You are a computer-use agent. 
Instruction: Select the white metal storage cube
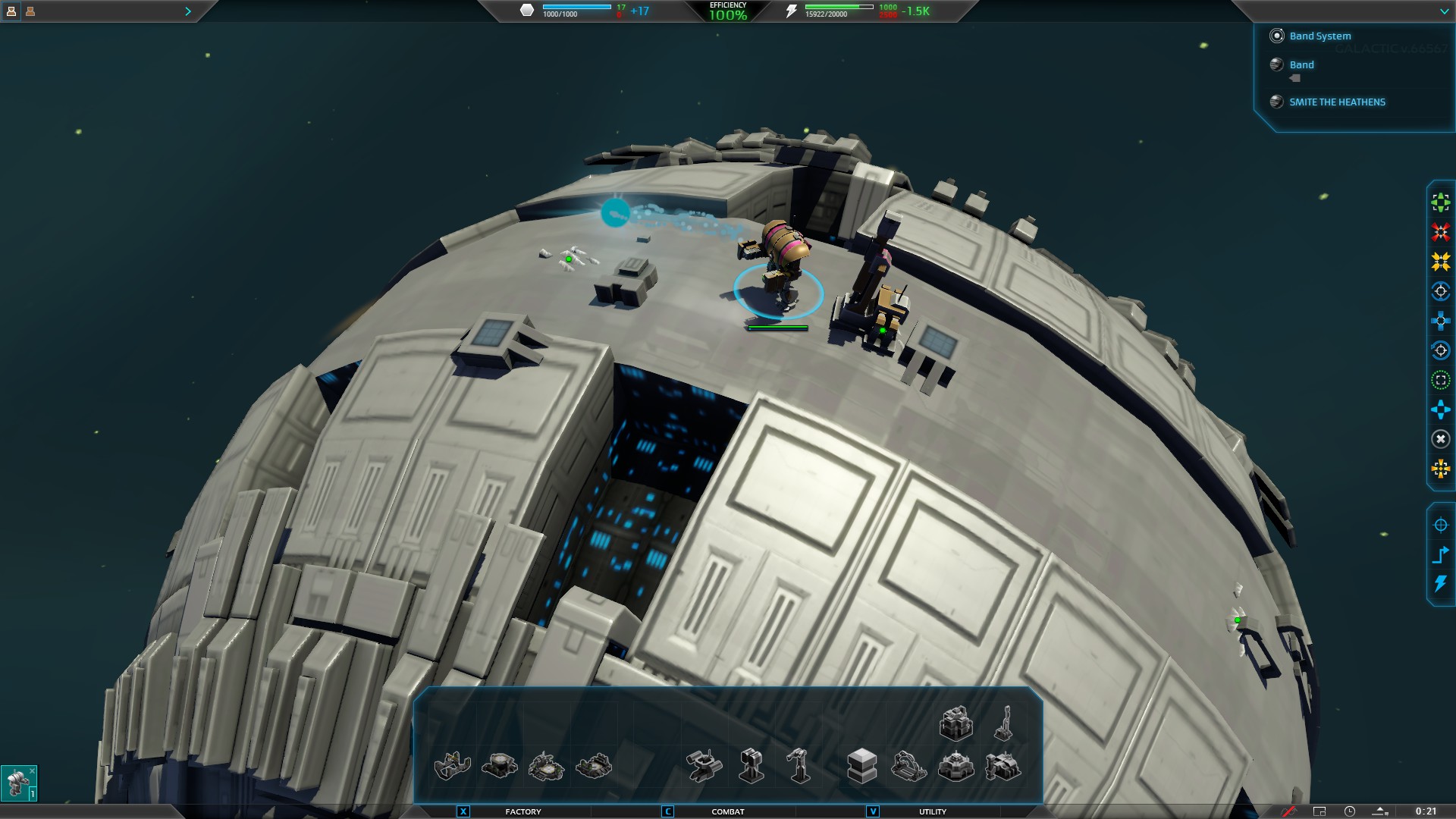[861, 765]
